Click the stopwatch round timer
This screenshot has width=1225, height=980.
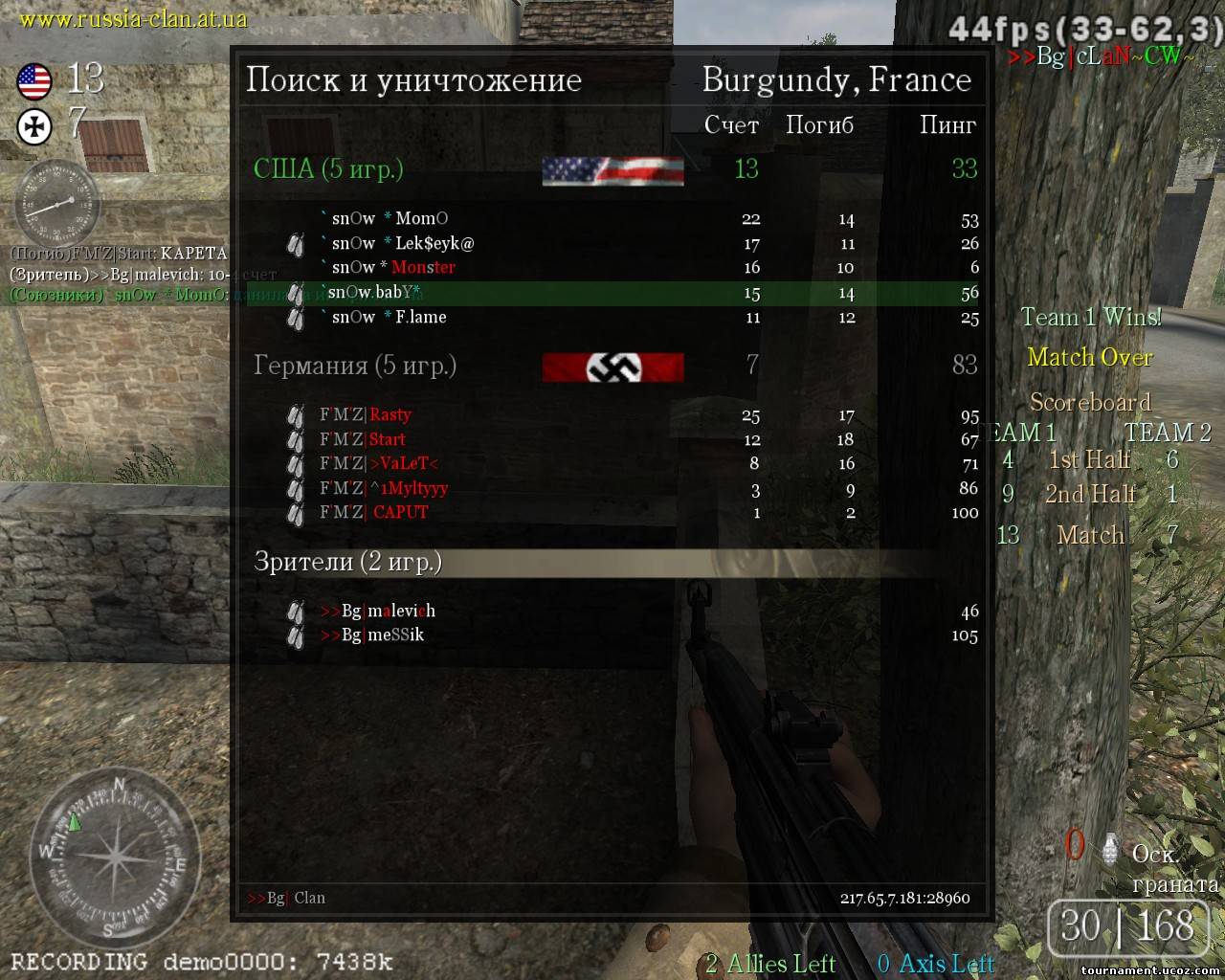pyautogui.click(x=56, y=205)
